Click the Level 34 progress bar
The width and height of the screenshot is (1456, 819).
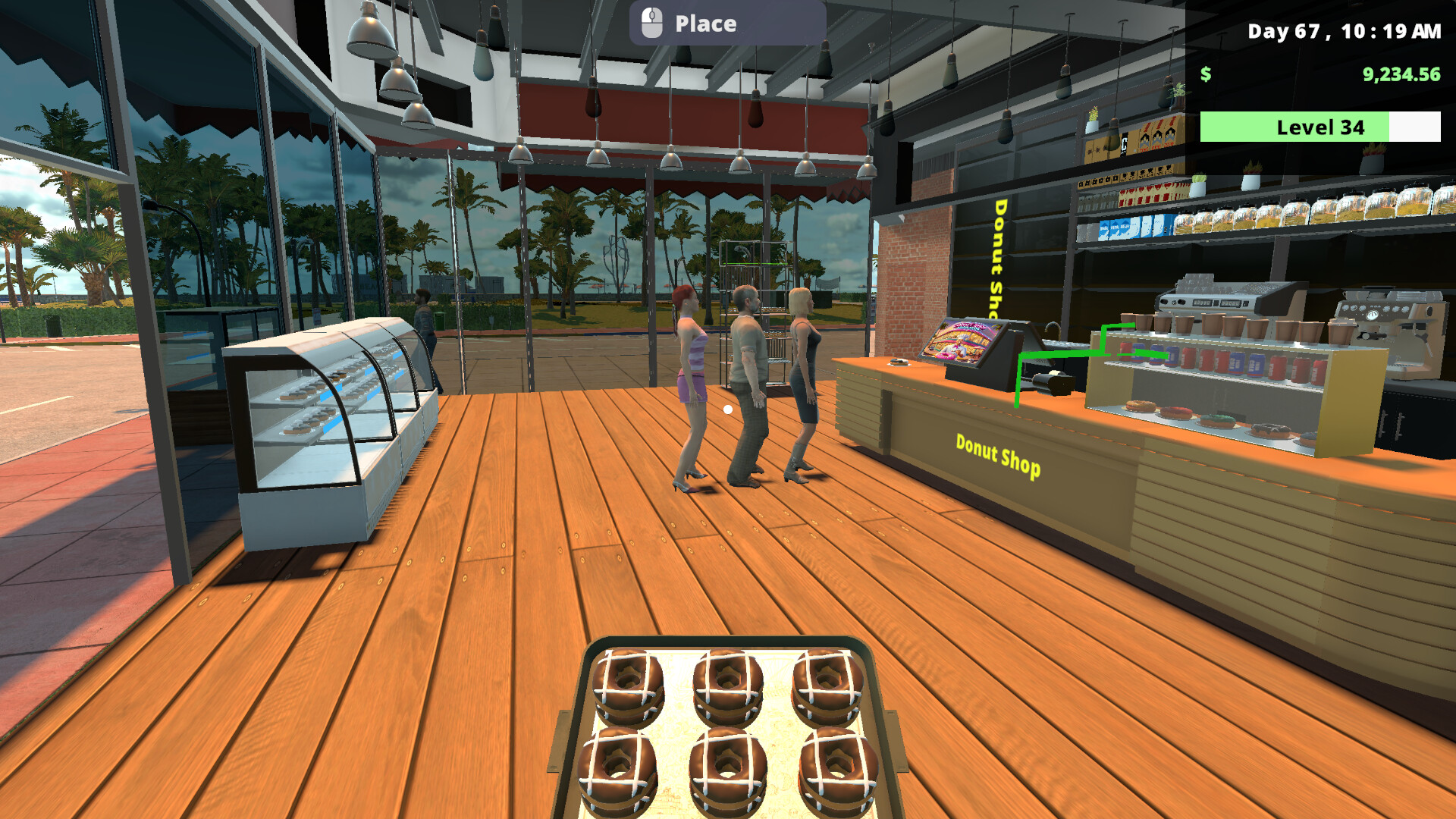[1319, 127]
